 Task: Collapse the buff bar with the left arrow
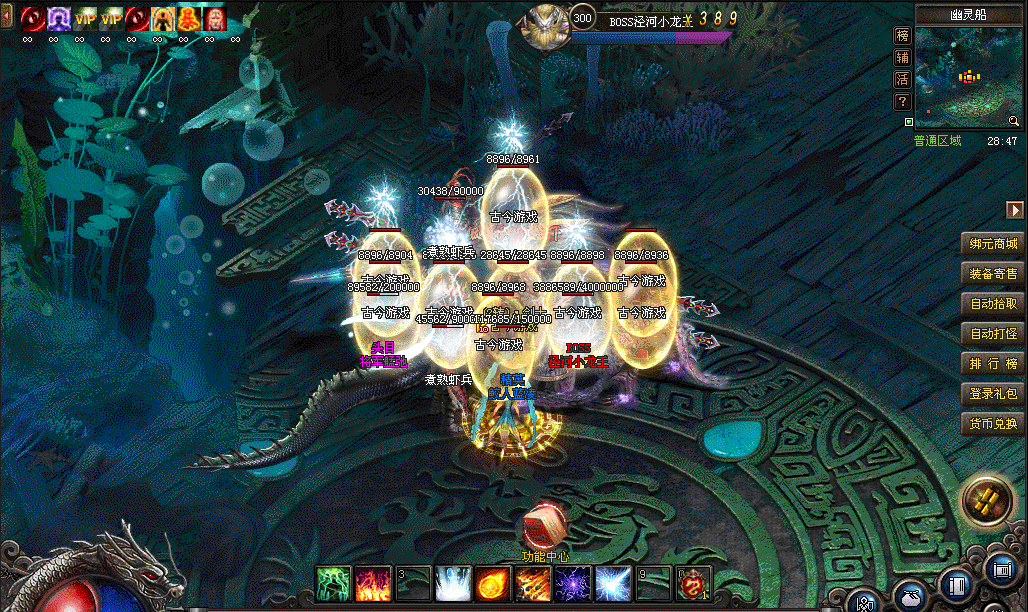click(7, 17)
